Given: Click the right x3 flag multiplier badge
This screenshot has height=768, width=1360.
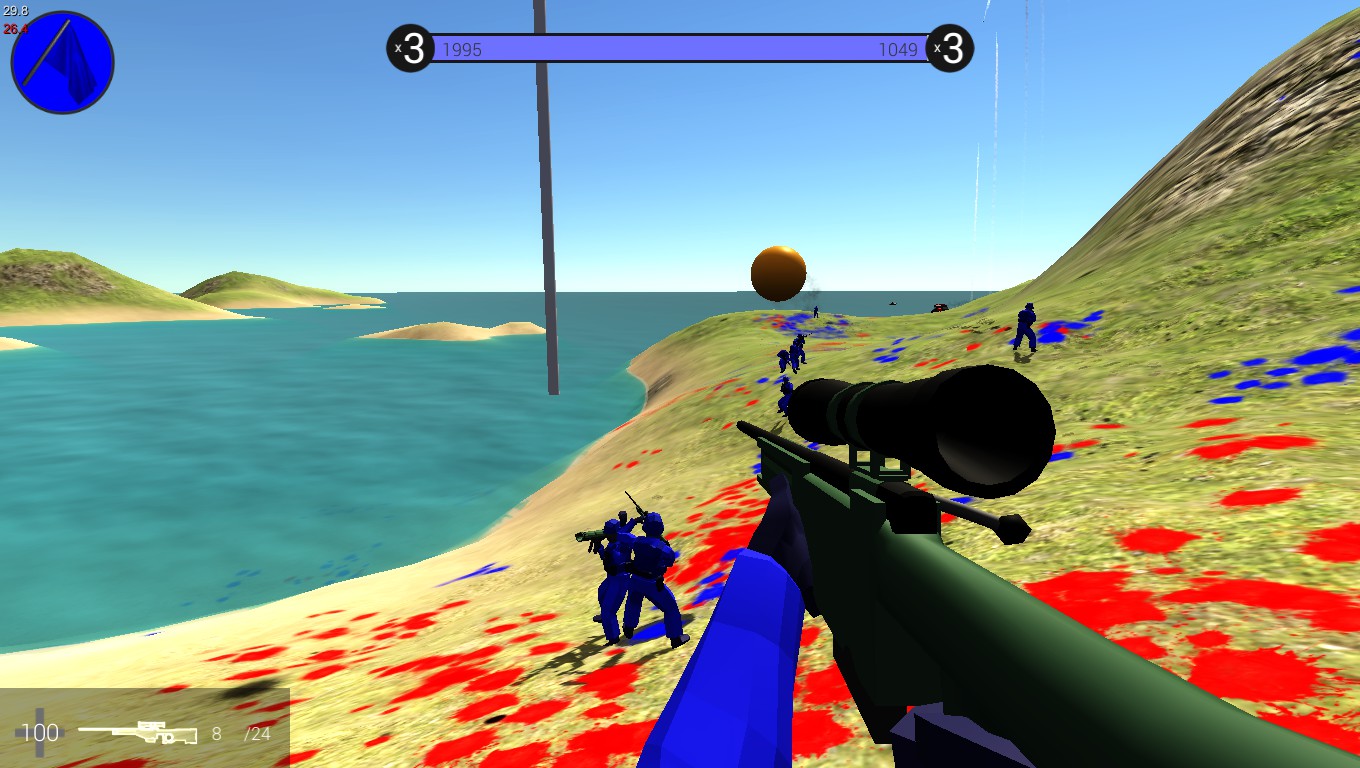Looking at the screenshot, I should (950, 48).
